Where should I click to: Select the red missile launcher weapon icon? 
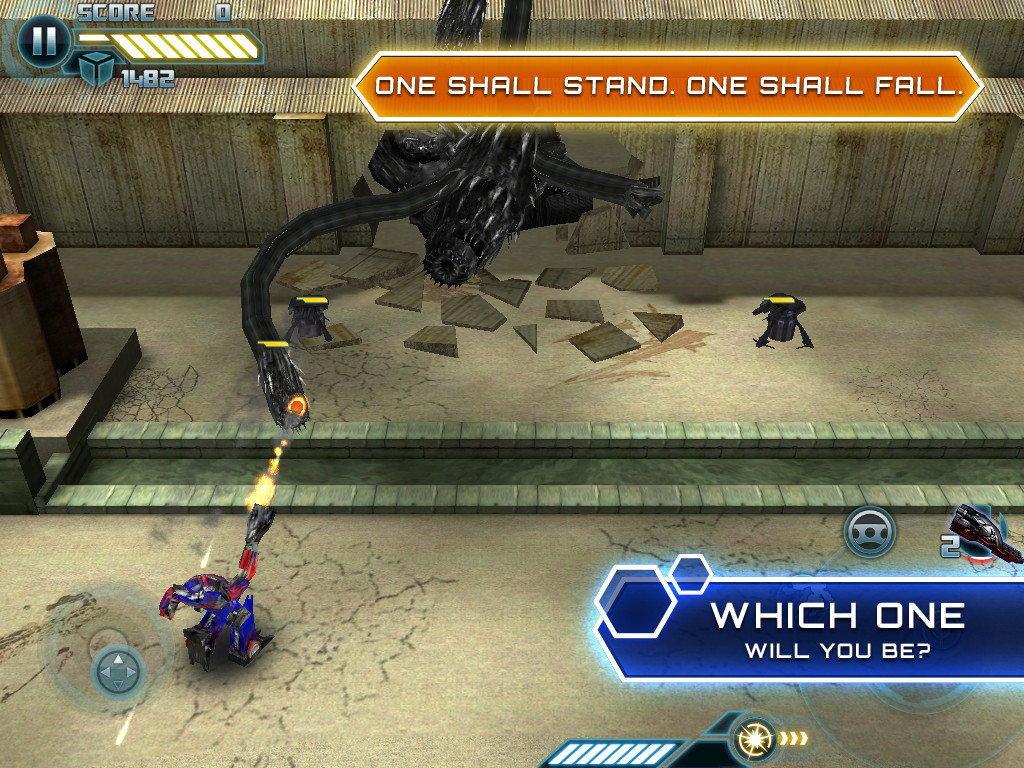pyautogui.click(x=989, y=535)
